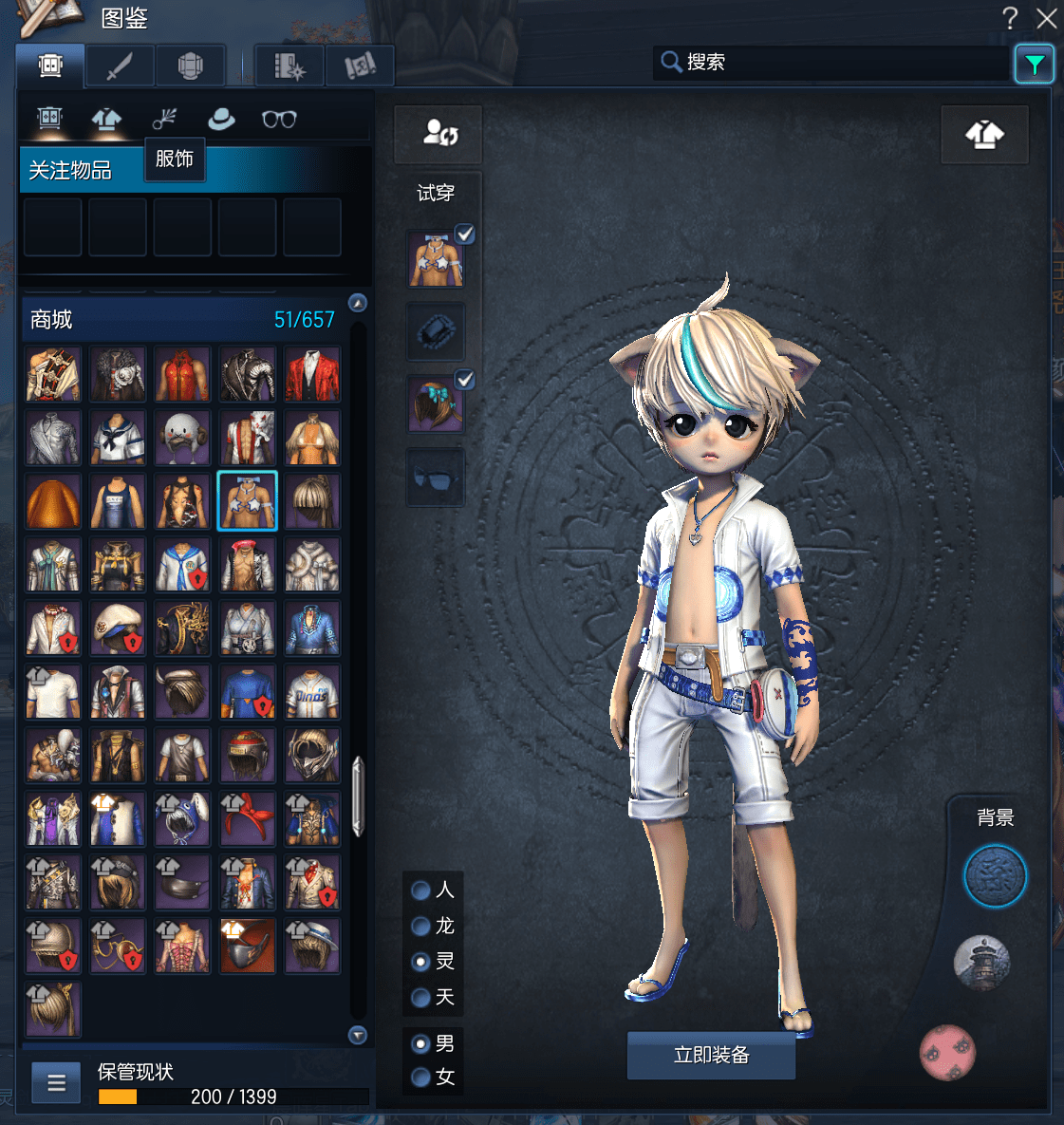Open the teal filter funnel button

1034,65
